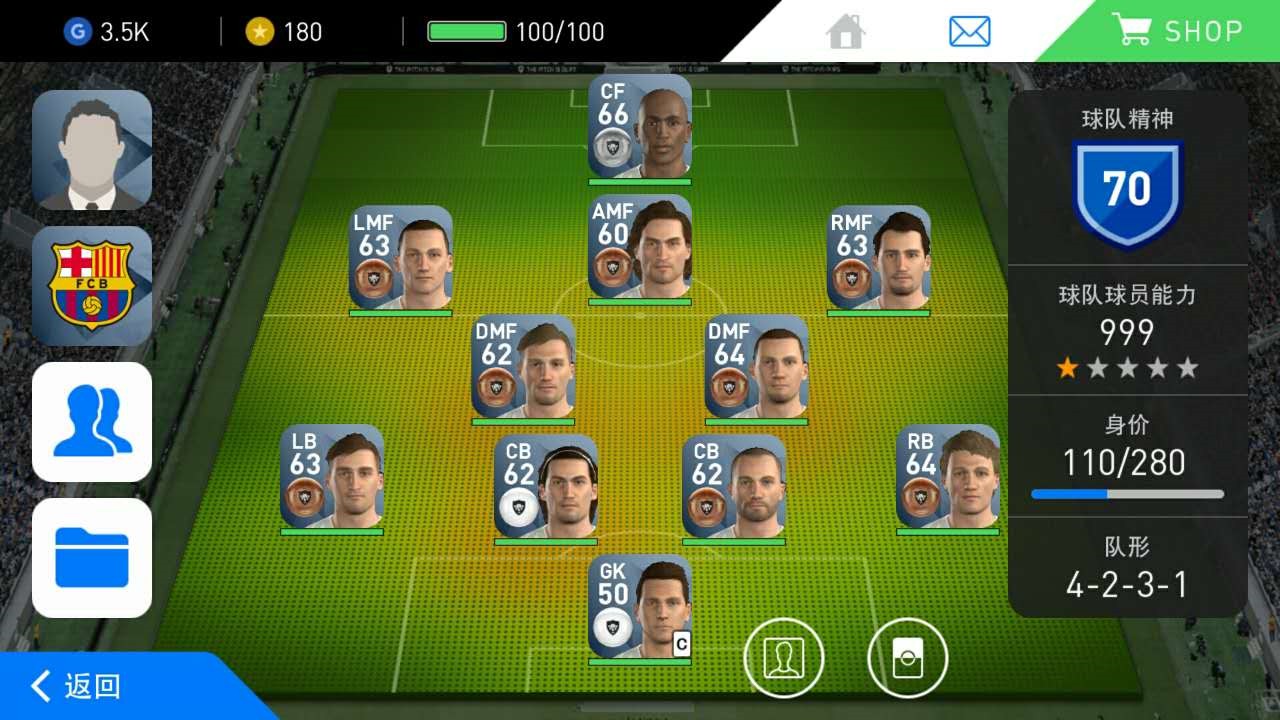Select the CF player card rated 66
This screenshot has height=720, width=1280.
[640, 127]
